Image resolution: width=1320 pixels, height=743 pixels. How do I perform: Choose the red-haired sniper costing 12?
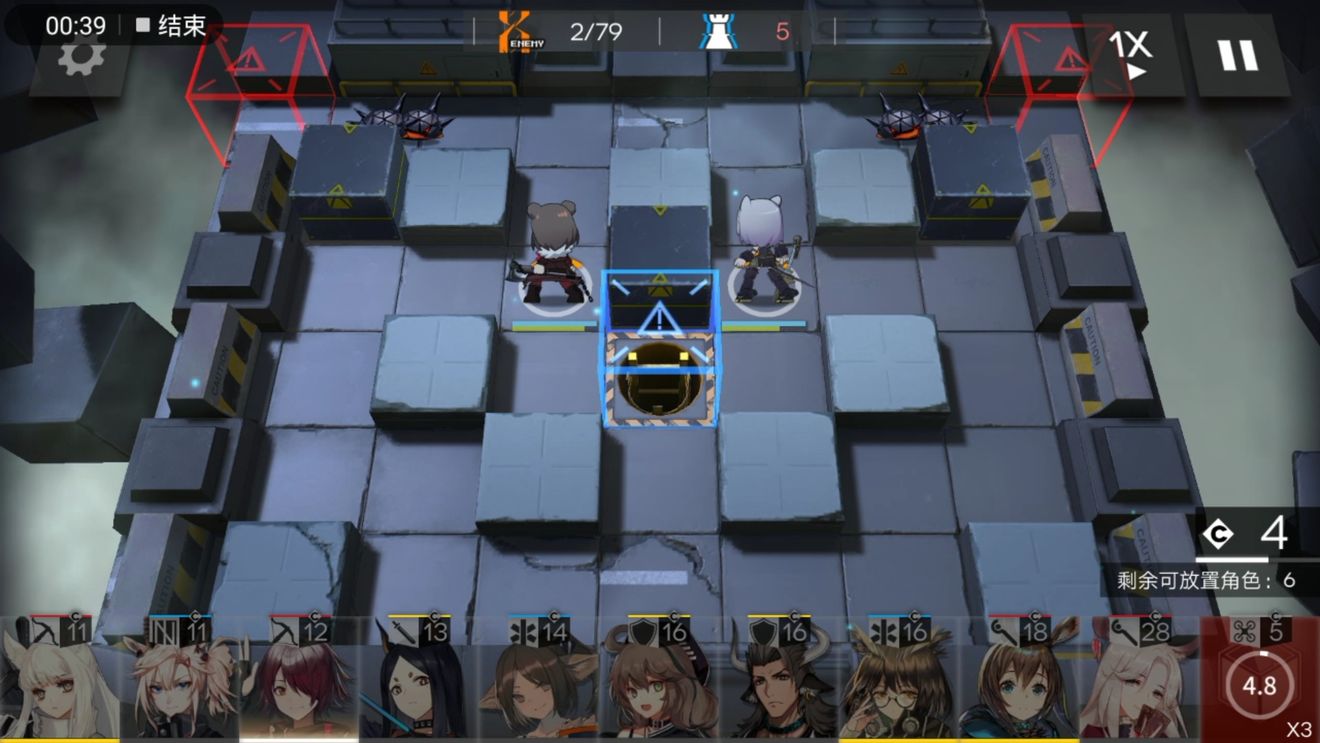(300, 680)
